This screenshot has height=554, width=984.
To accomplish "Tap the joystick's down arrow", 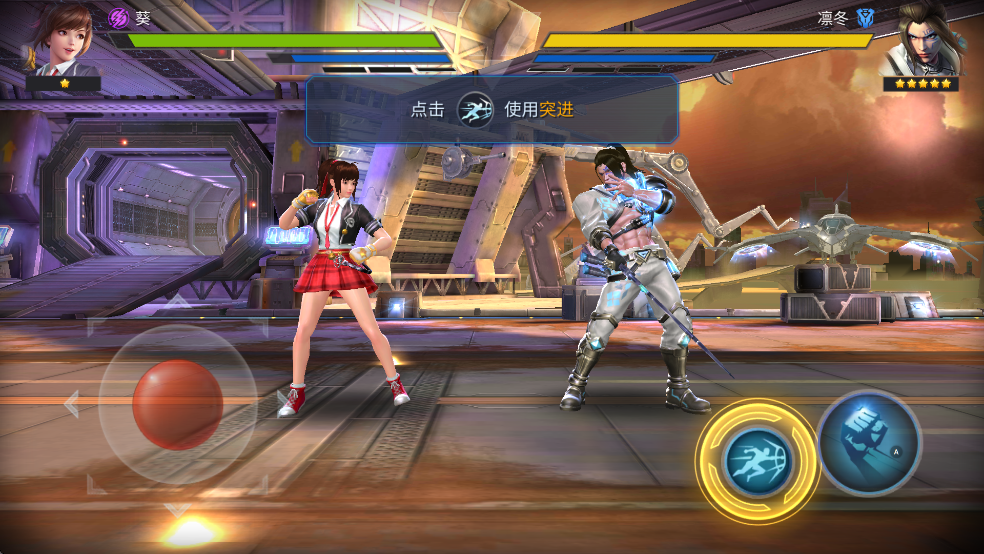I will point(177,510).
